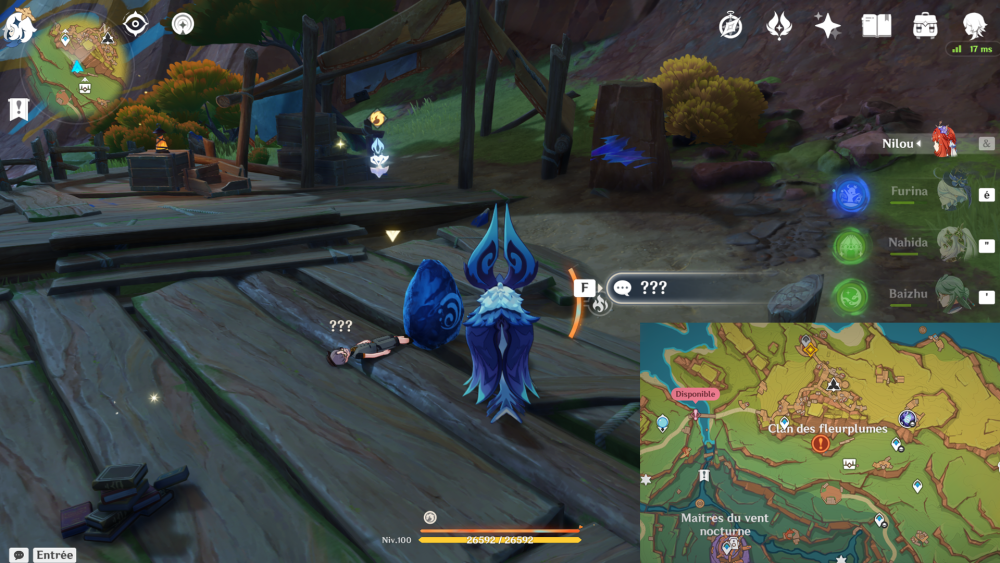1000x563 pixels.
Task: Open the open-book handbook icon
Action: 876,26
